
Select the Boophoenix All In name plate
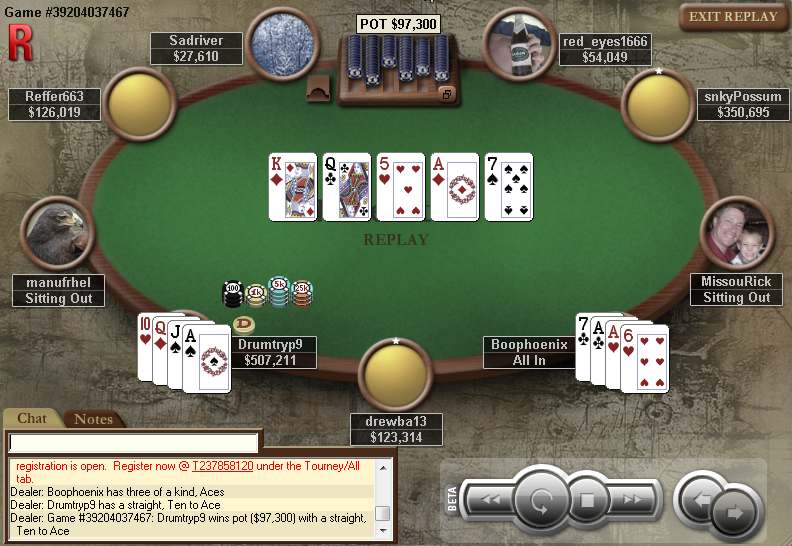pos(529,352)
